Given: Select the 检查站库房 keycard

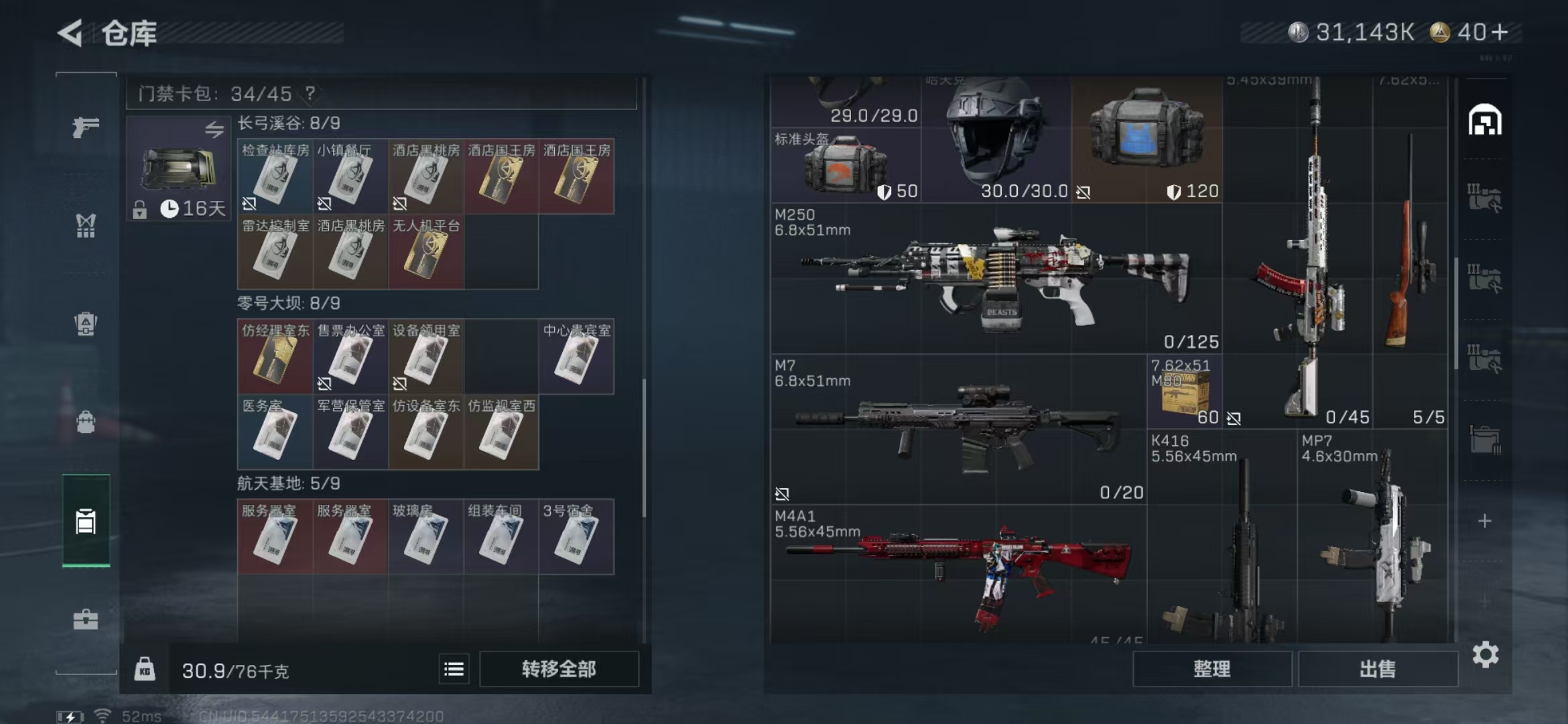Looking at the screenshot, I should point(275,177).
